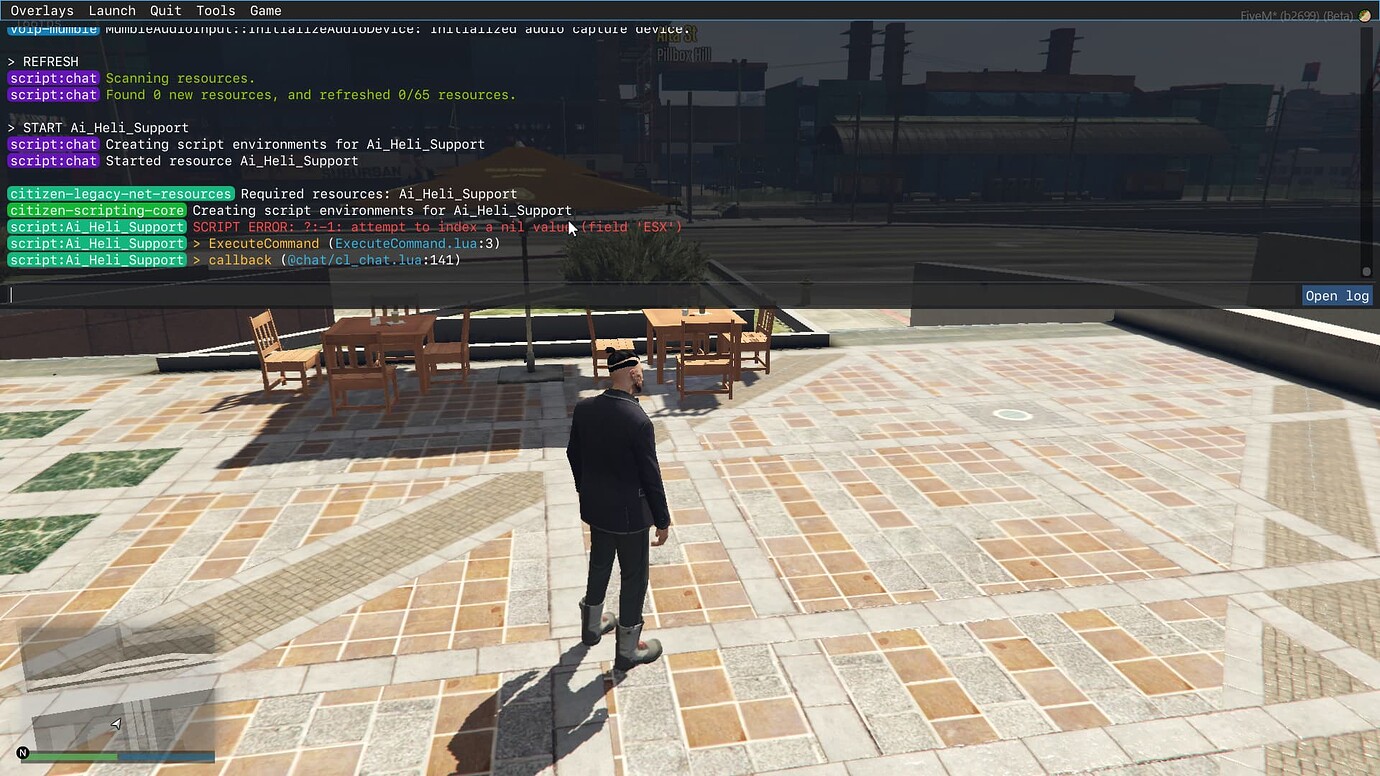Select Quit from the menu bar
The height and width of the screenshot is (776, 1380).
[165, 10]
